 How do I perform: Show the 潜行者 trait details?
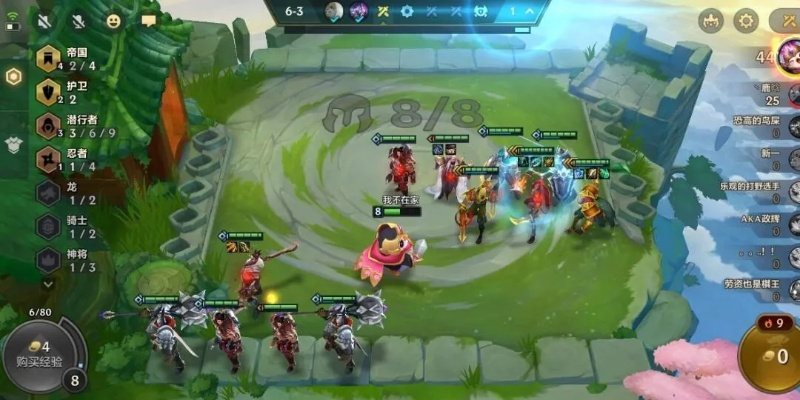coord(70,125)
